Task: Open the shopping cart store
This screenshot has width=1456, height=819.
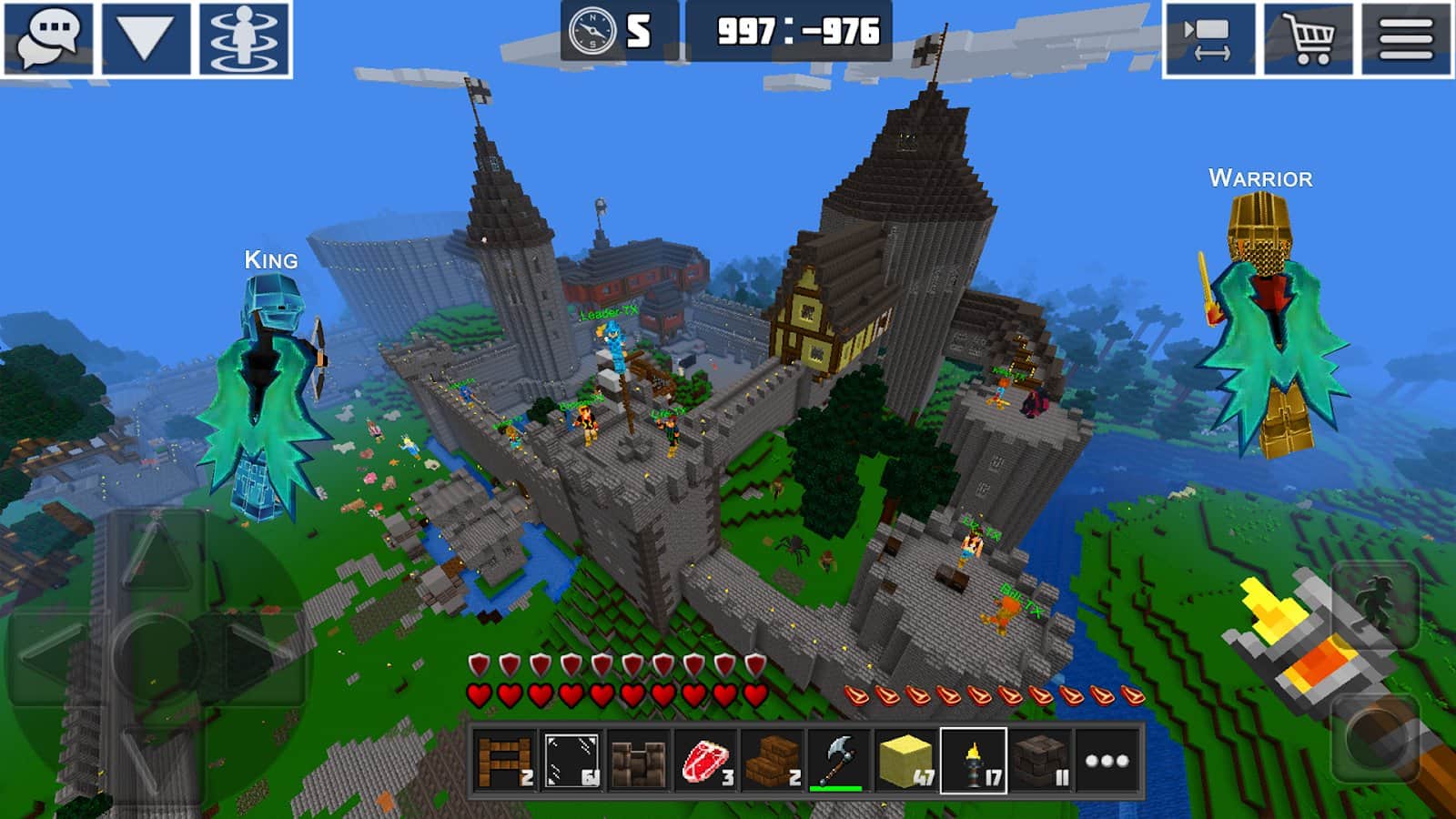Action: coord(1307,38)
